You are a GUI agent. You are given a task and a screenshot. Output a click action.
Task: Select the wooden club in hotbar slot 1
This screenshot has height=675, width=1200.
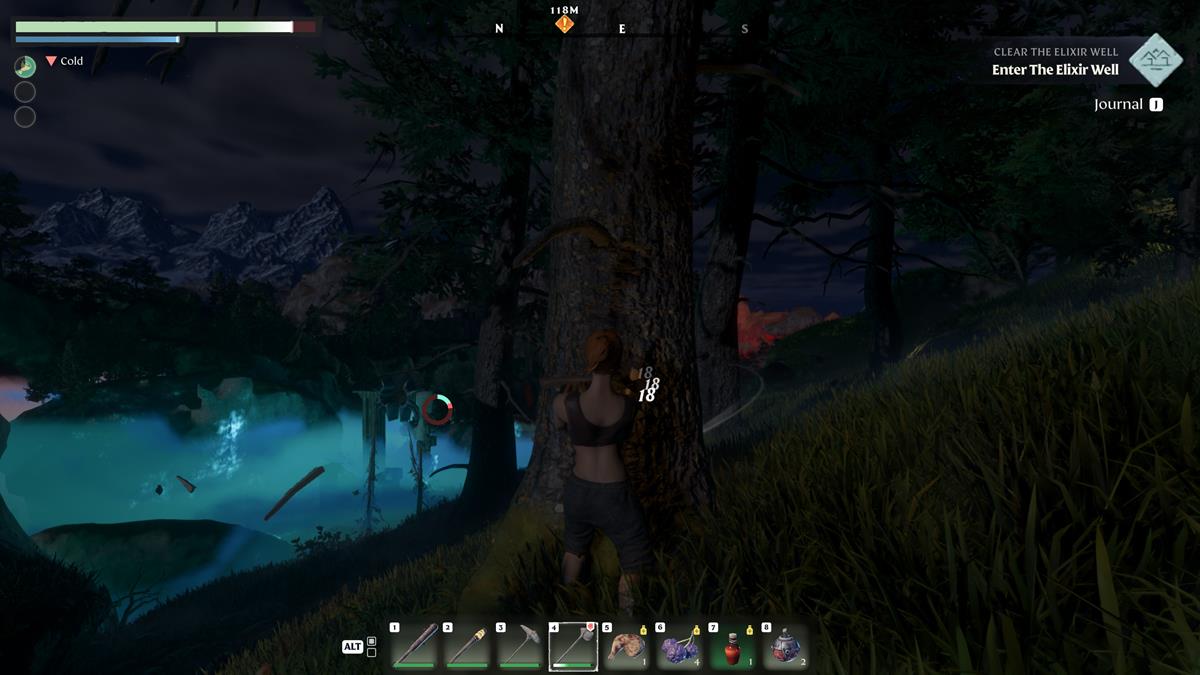pos(413,647)
